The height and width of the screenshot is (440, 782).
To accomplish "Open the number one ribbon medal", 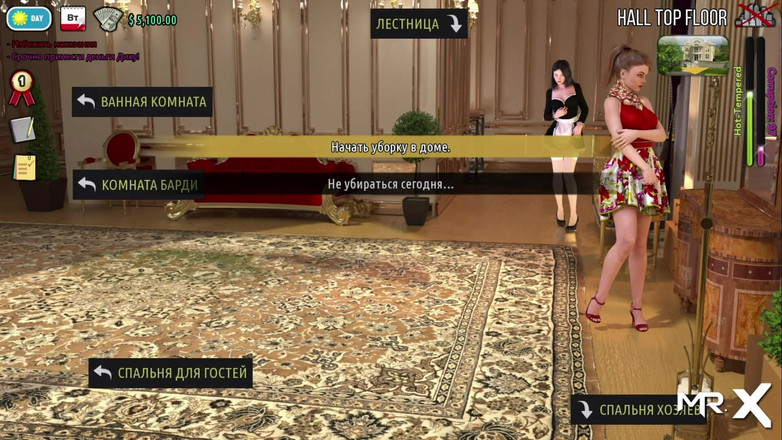I will [21, 88].
